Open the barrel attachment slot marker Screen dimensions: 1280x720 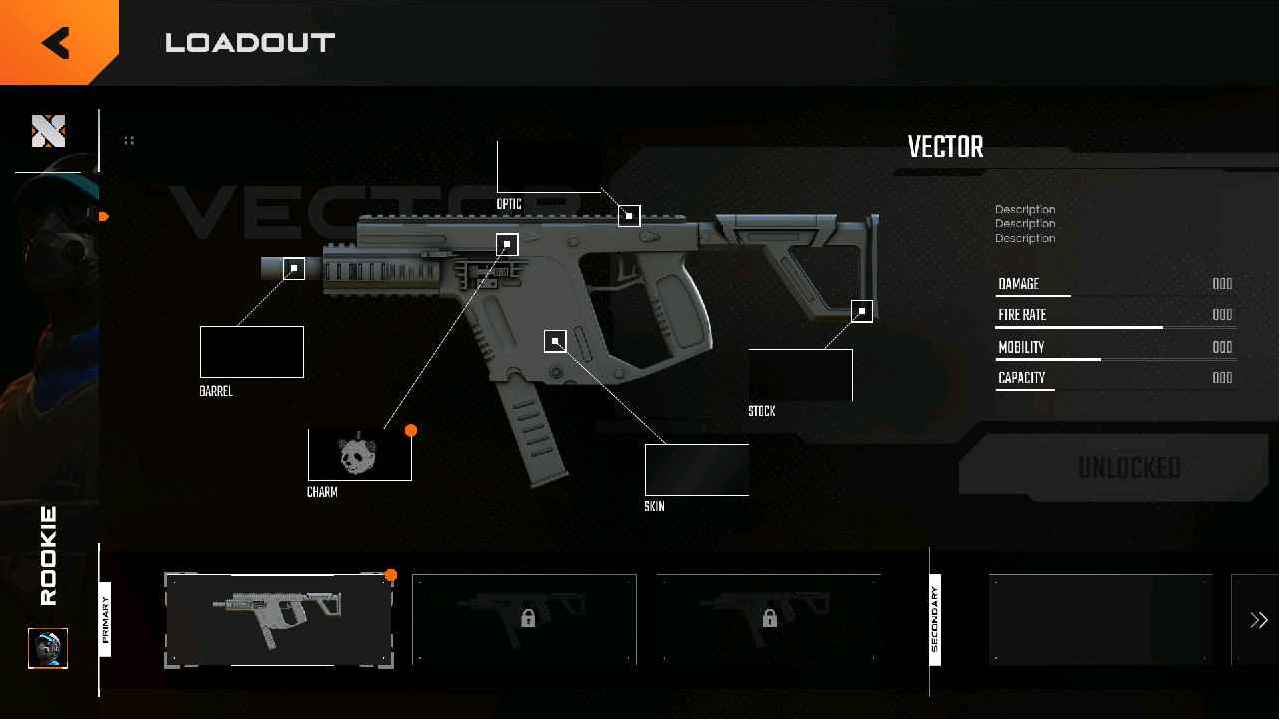point(291,267)
